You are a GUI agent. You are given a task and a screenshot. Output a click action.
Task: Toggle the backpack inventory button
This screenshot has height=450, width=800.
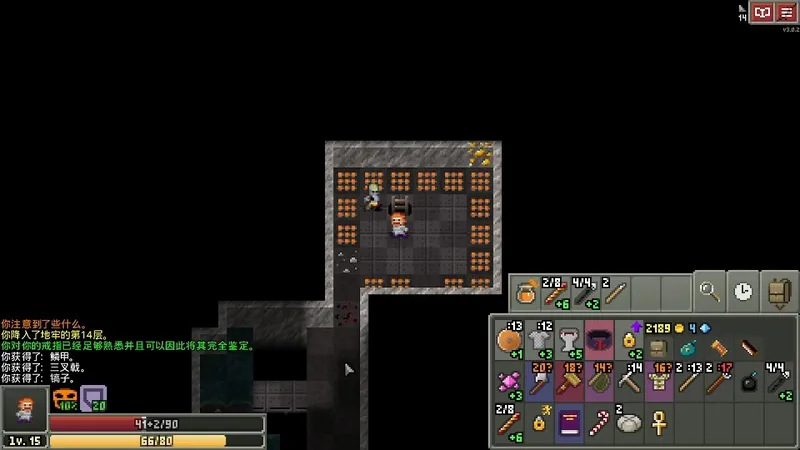(776, 292)
